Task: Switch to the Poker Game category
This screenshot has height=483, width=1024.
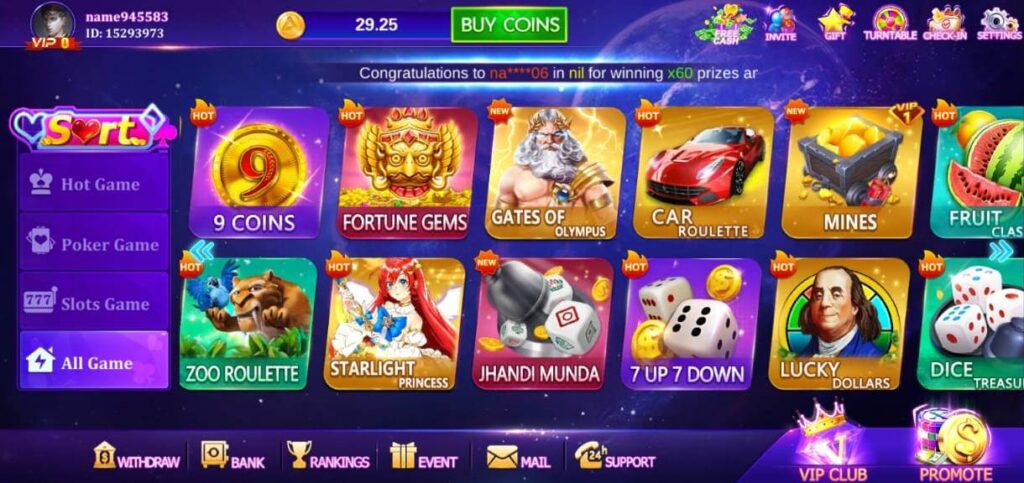Action: pyautogui.click(x=95, y=244)
